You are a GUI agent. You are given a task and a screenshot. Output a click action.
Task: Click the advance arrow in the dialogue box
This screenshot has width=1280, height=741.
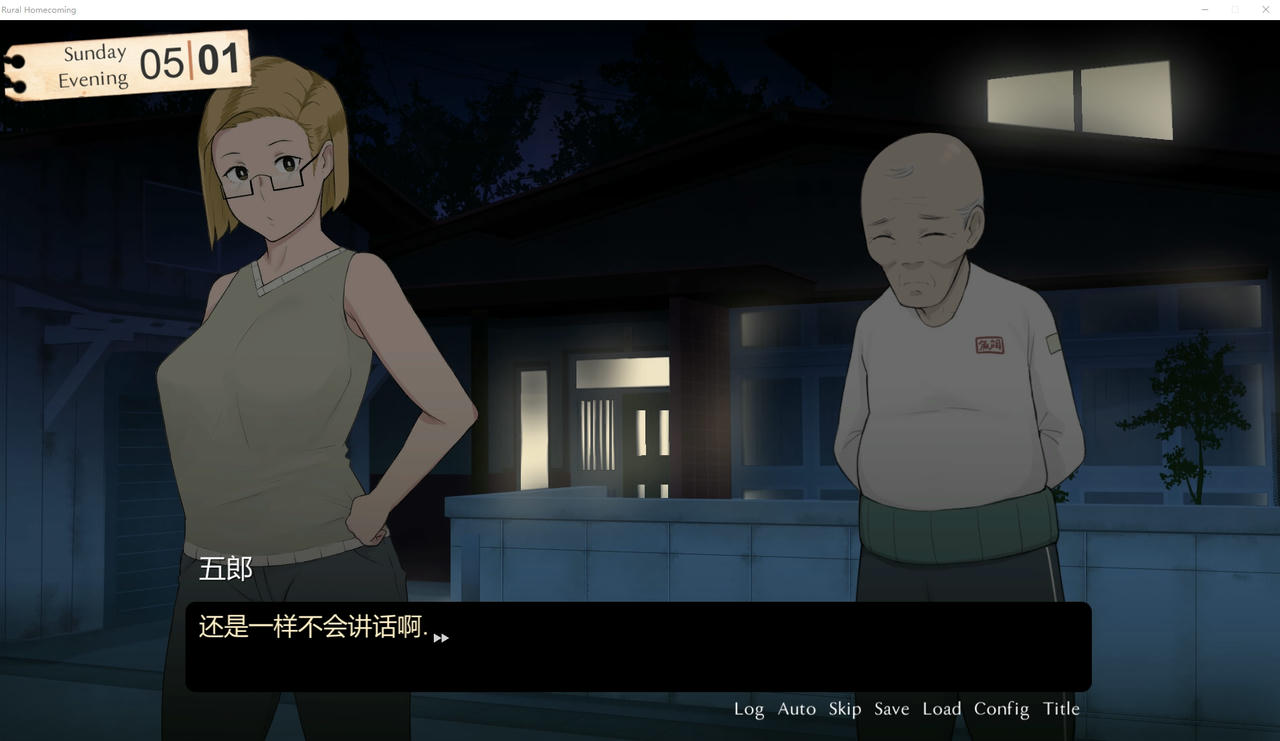point(440,638)
